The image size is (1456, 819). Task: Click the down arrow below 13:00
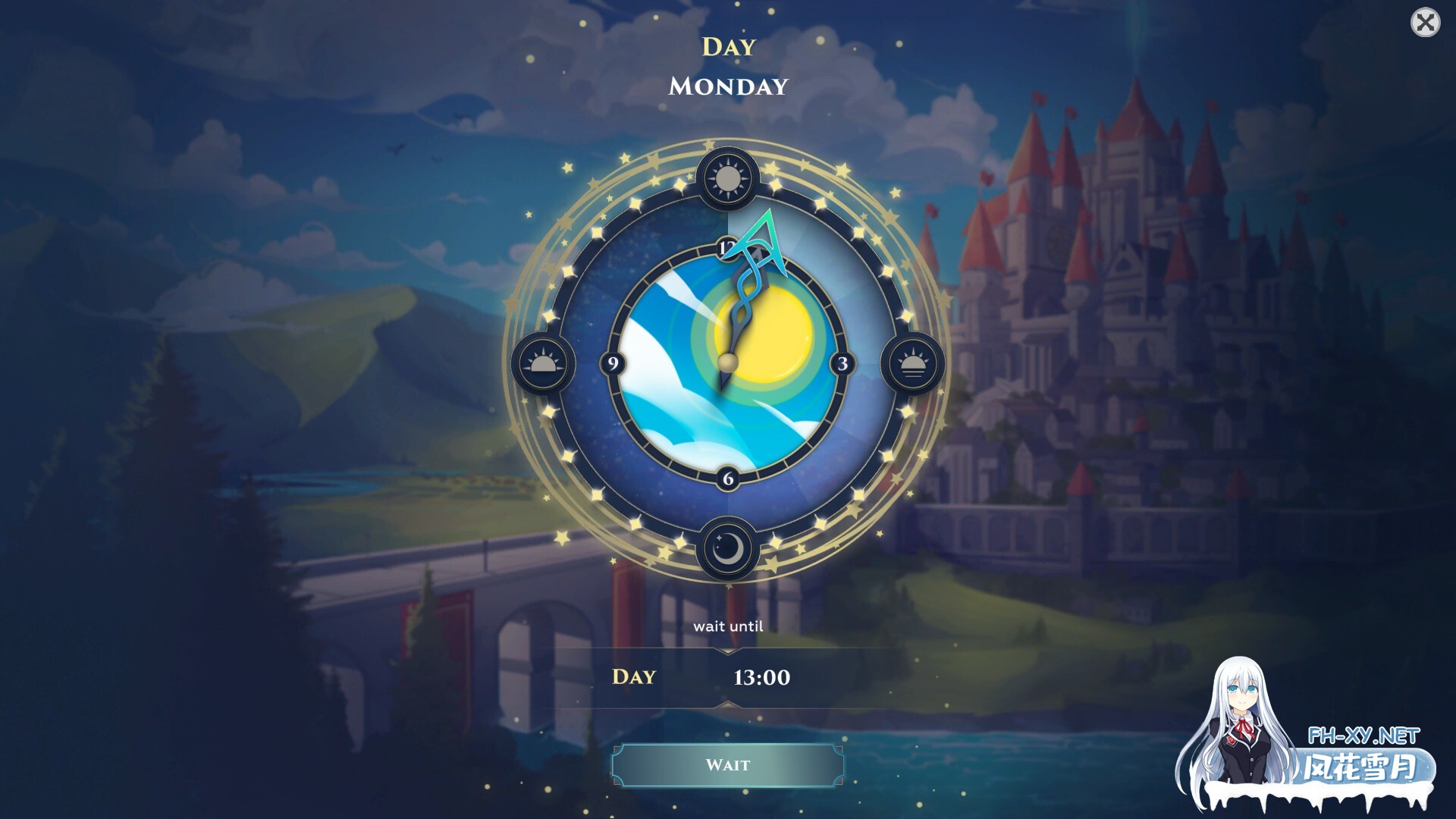click(x=727, y=706)
